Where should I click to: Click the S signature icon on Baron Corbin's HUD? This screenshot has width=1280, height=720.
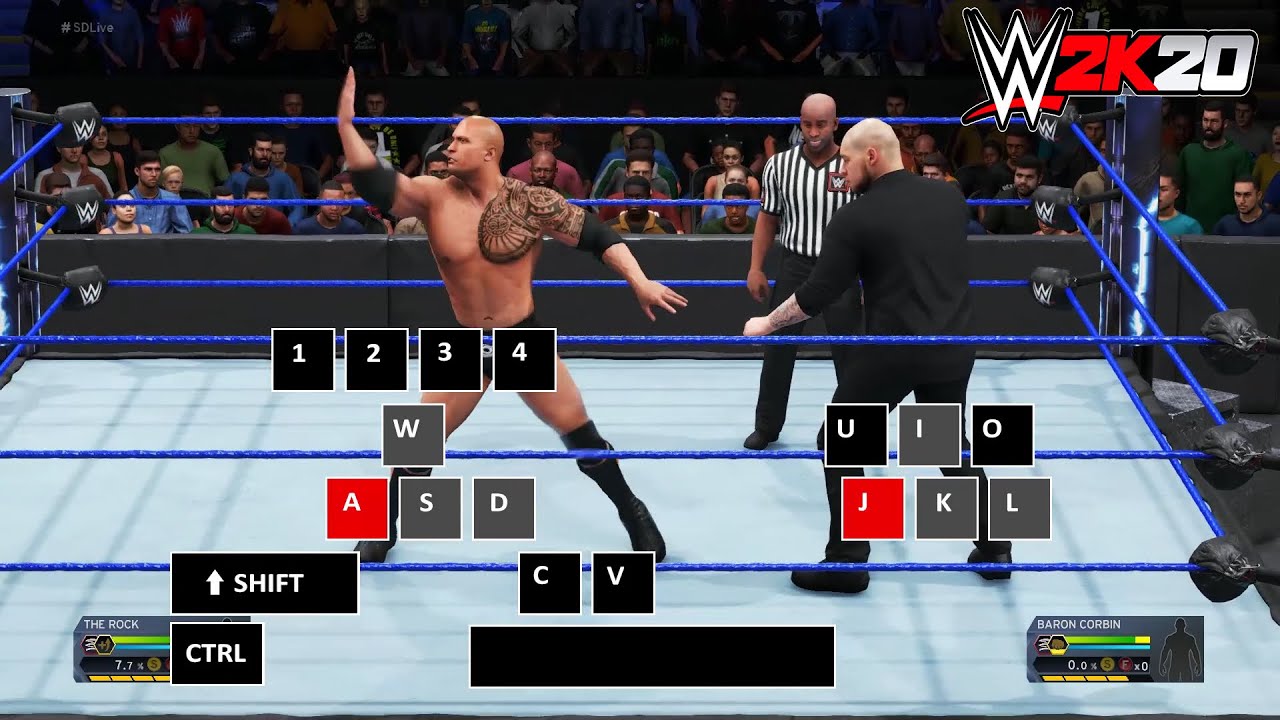(1107, 664)
